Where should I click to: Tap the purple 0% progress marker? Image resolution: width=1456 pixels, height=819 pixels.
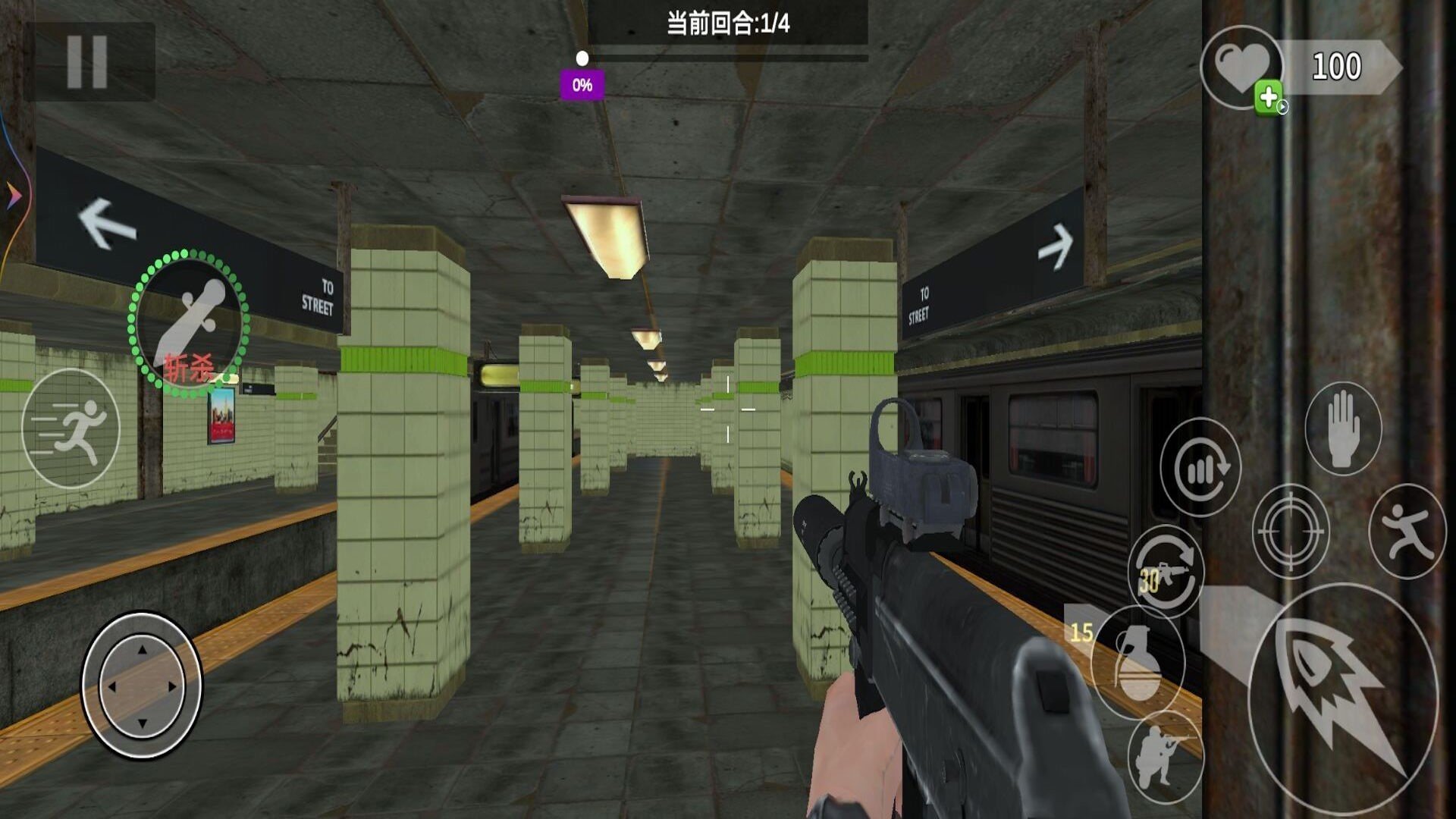(582, 83)
